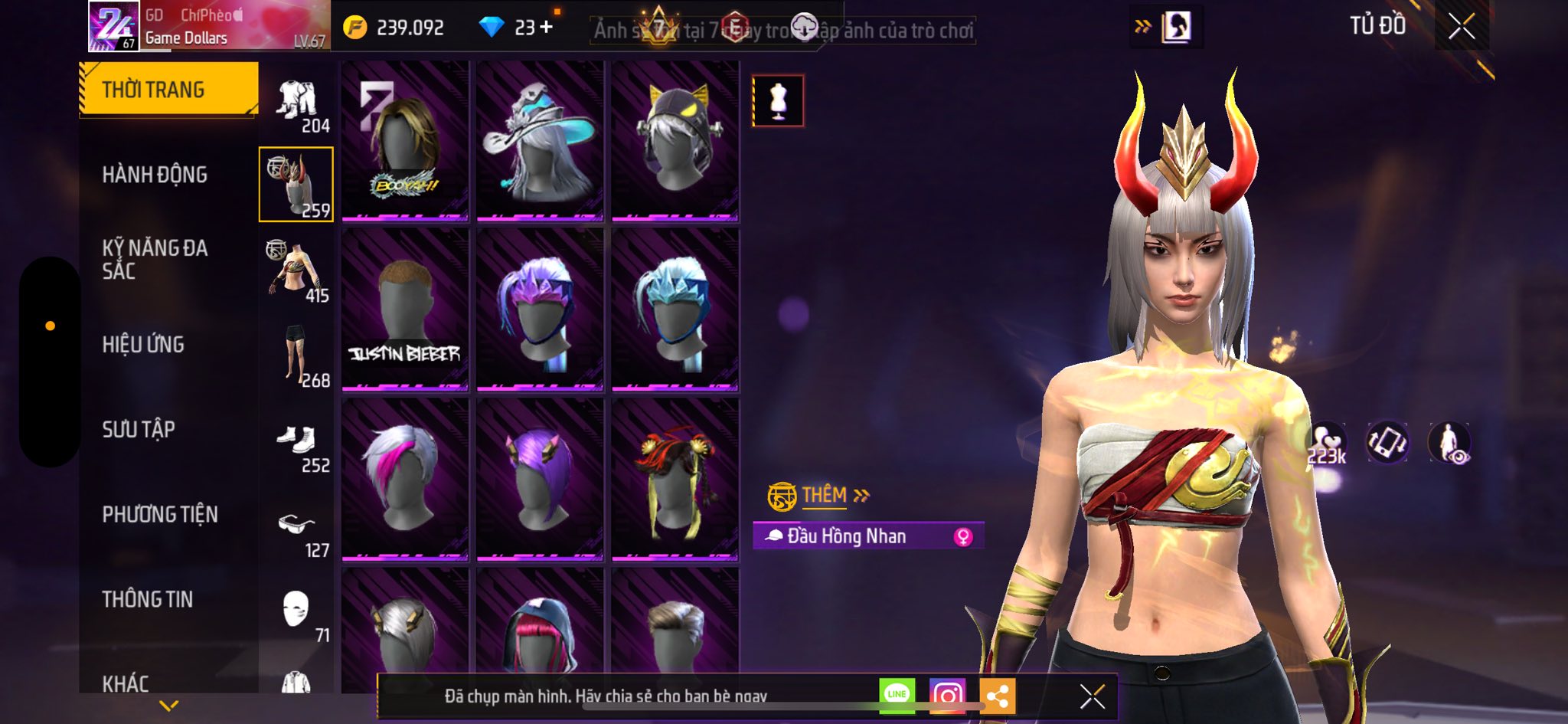
Task: Open the Hành Động menu section
Action: 155,175
